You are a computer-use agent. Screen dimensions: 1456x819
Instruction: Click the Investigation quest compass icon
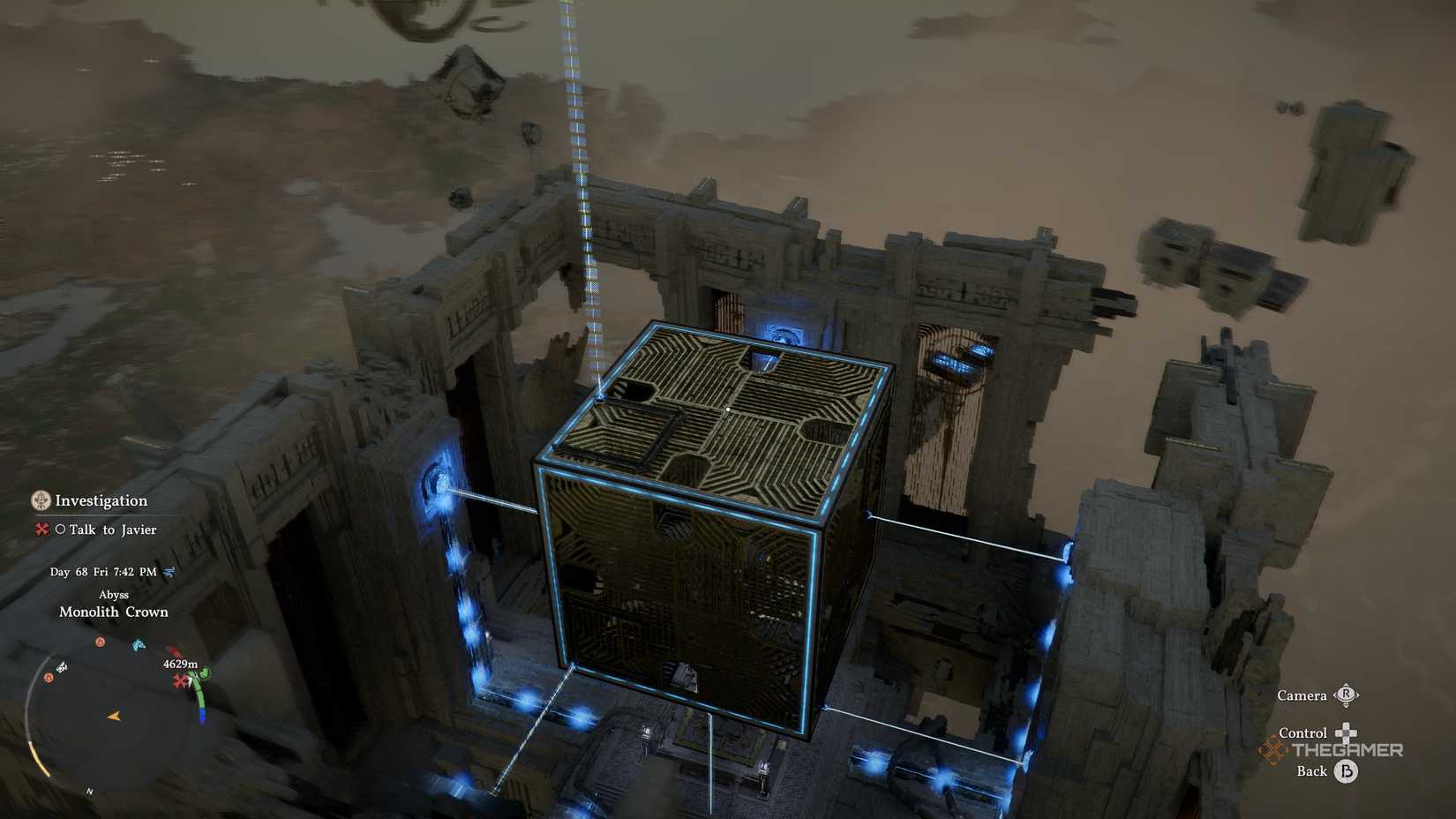click(40, 501)
